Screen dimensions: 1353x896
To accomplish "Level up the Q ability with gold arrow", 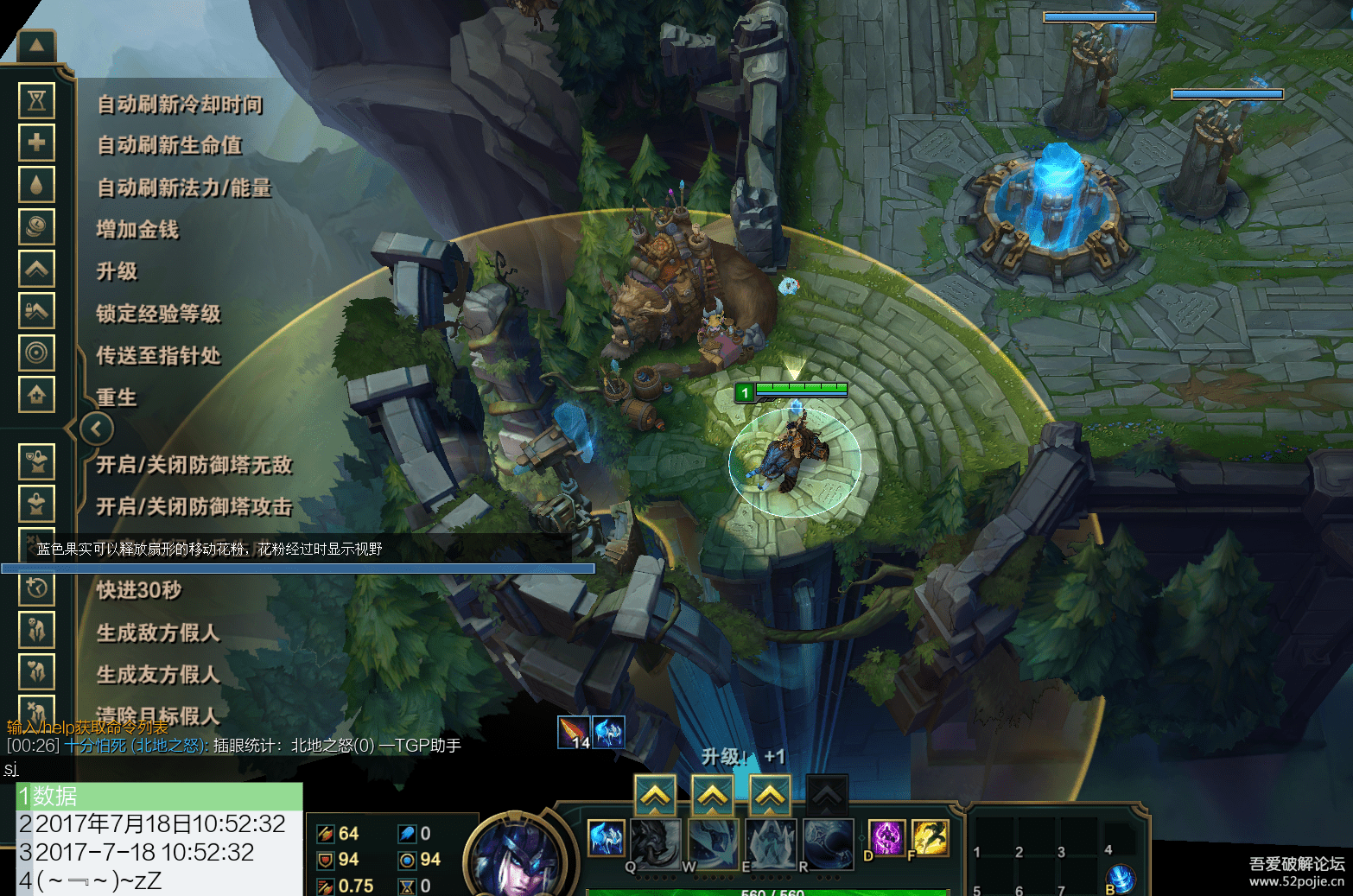I will (x=656, y=795).
